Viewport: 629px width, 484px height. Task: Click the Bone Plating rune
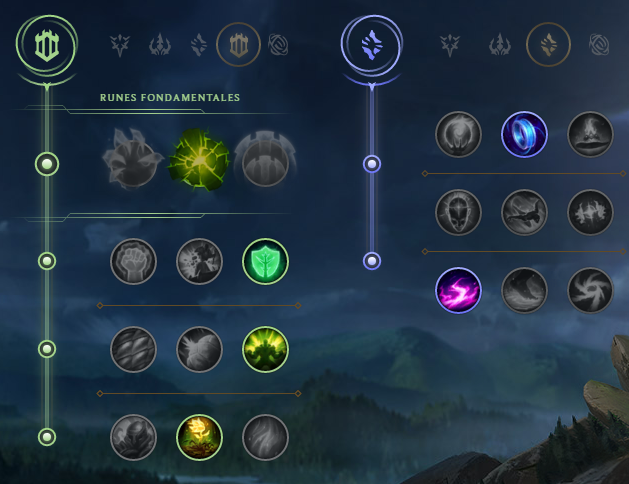click(x=265, y=349)
